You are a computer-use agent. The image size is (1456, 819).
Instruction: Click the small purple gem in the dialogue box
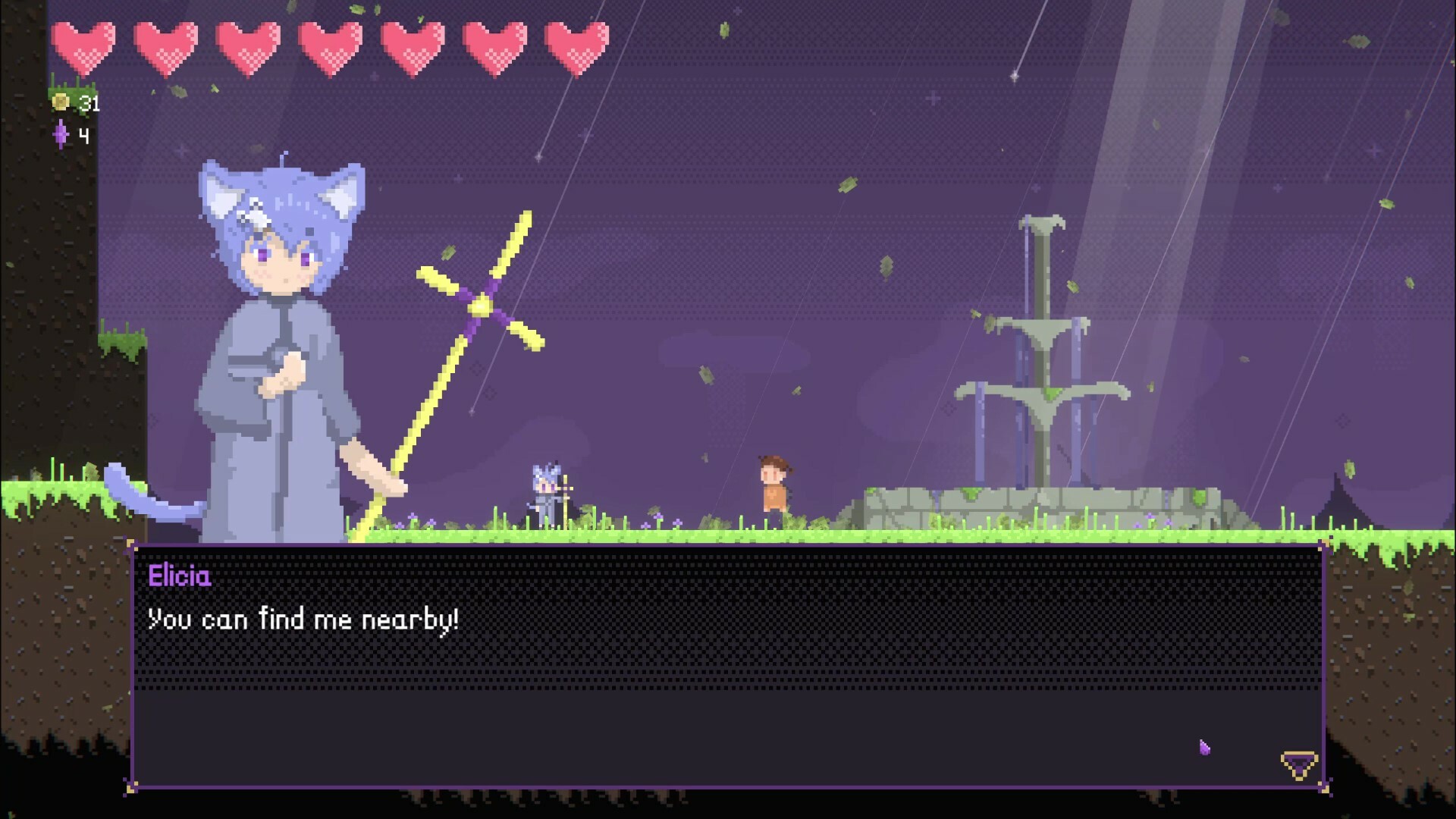pos(1204,748)
